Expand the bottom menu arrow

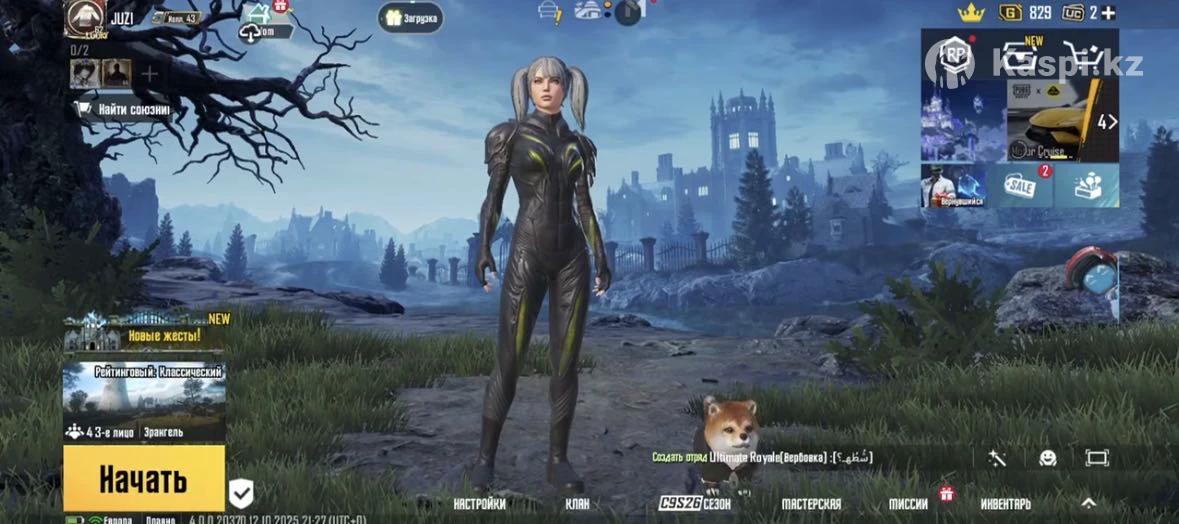1089,503
